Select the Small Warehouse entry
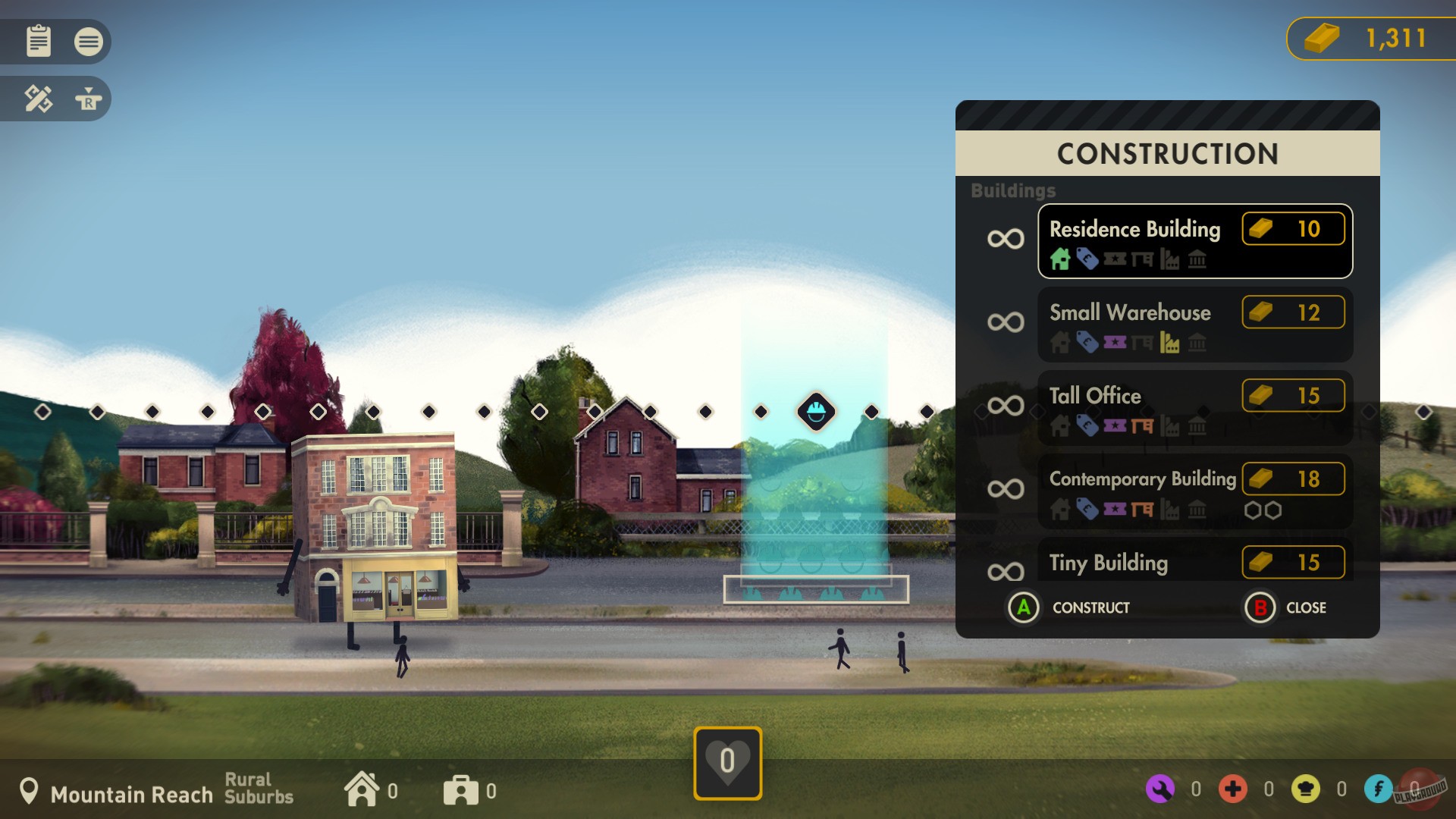 1194,325
